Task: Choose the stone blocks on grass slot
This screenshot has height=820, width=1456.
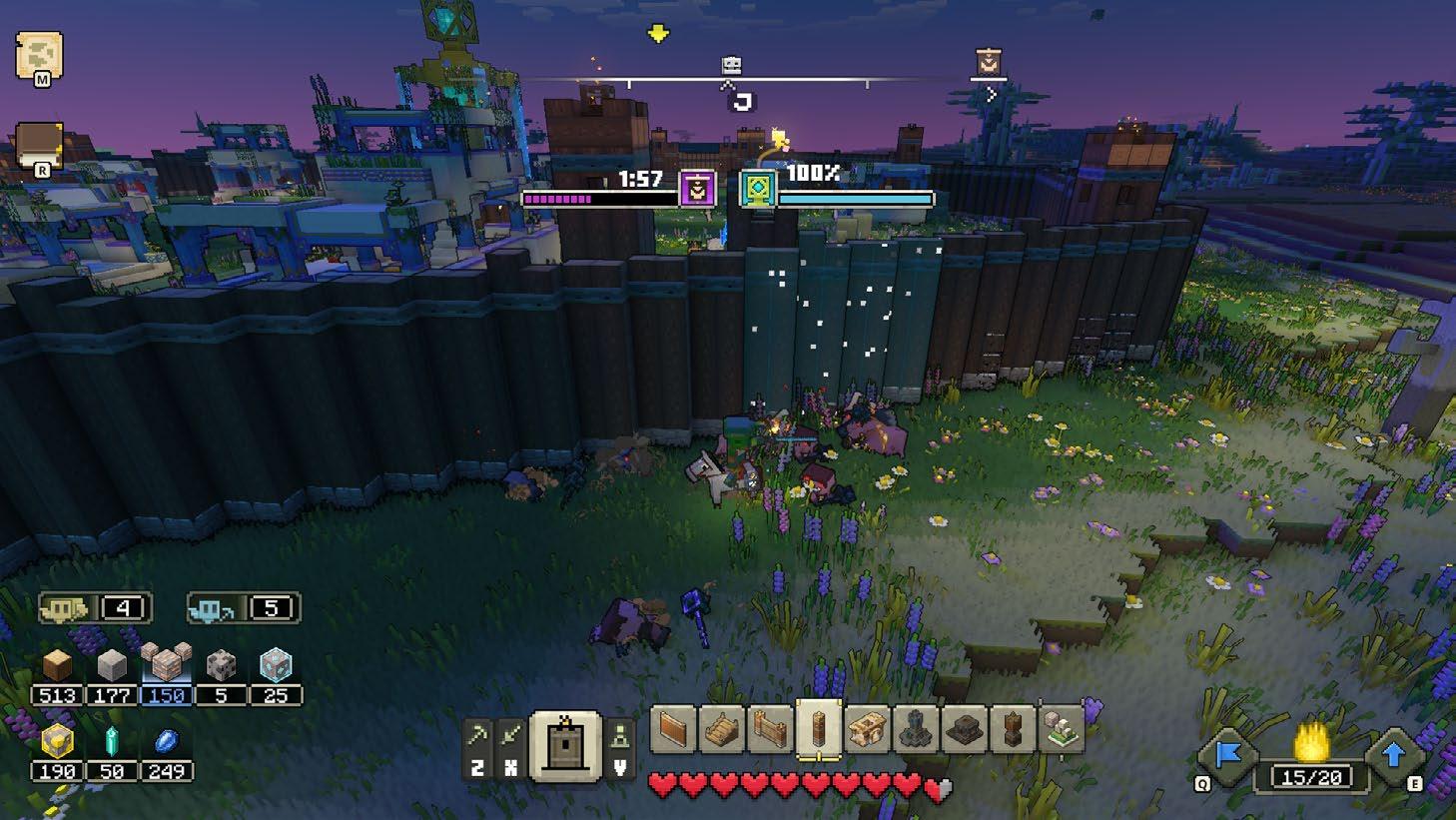Action: pyautogui.click(x=1060, y=728)
